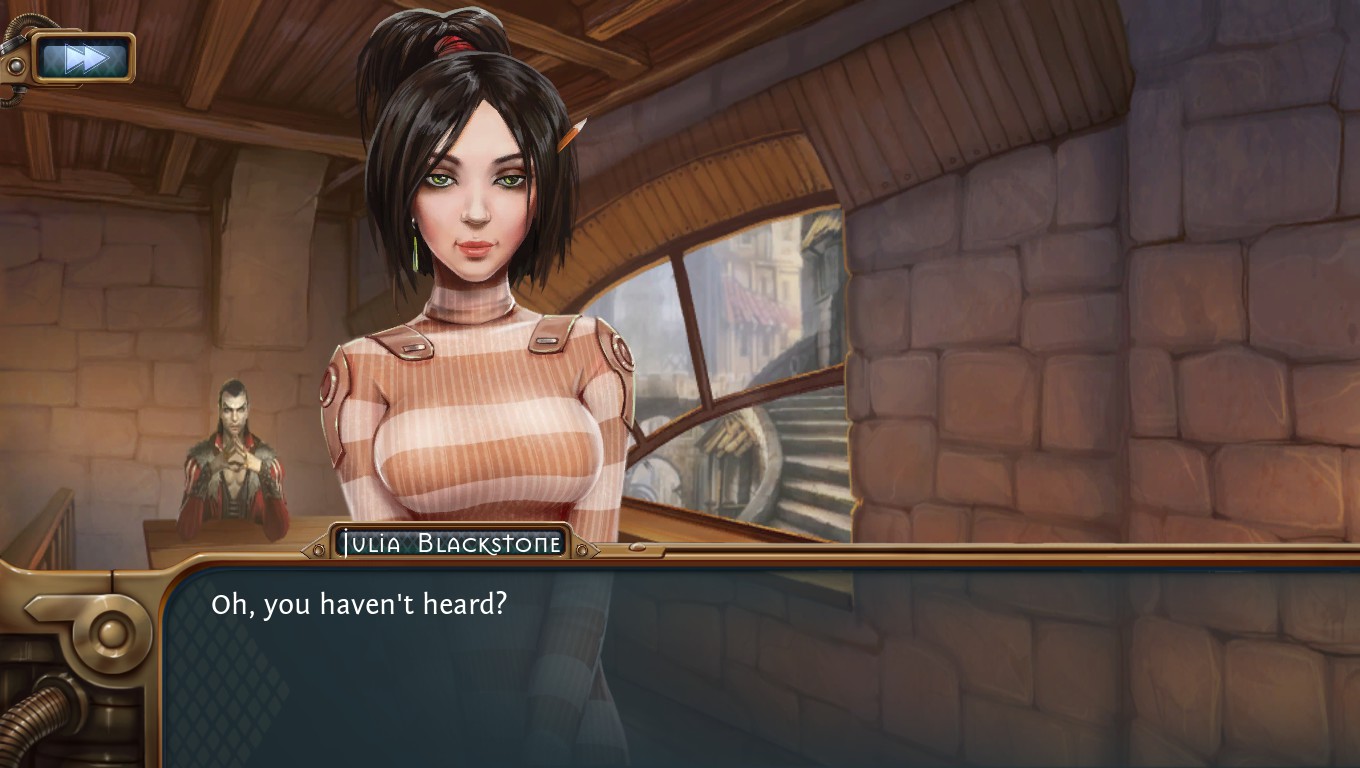Image resolution: width=1360 pixels, height=768 pixels.
Task: Click the oval stud on the dialogue frame
Action: pos(635,548)
